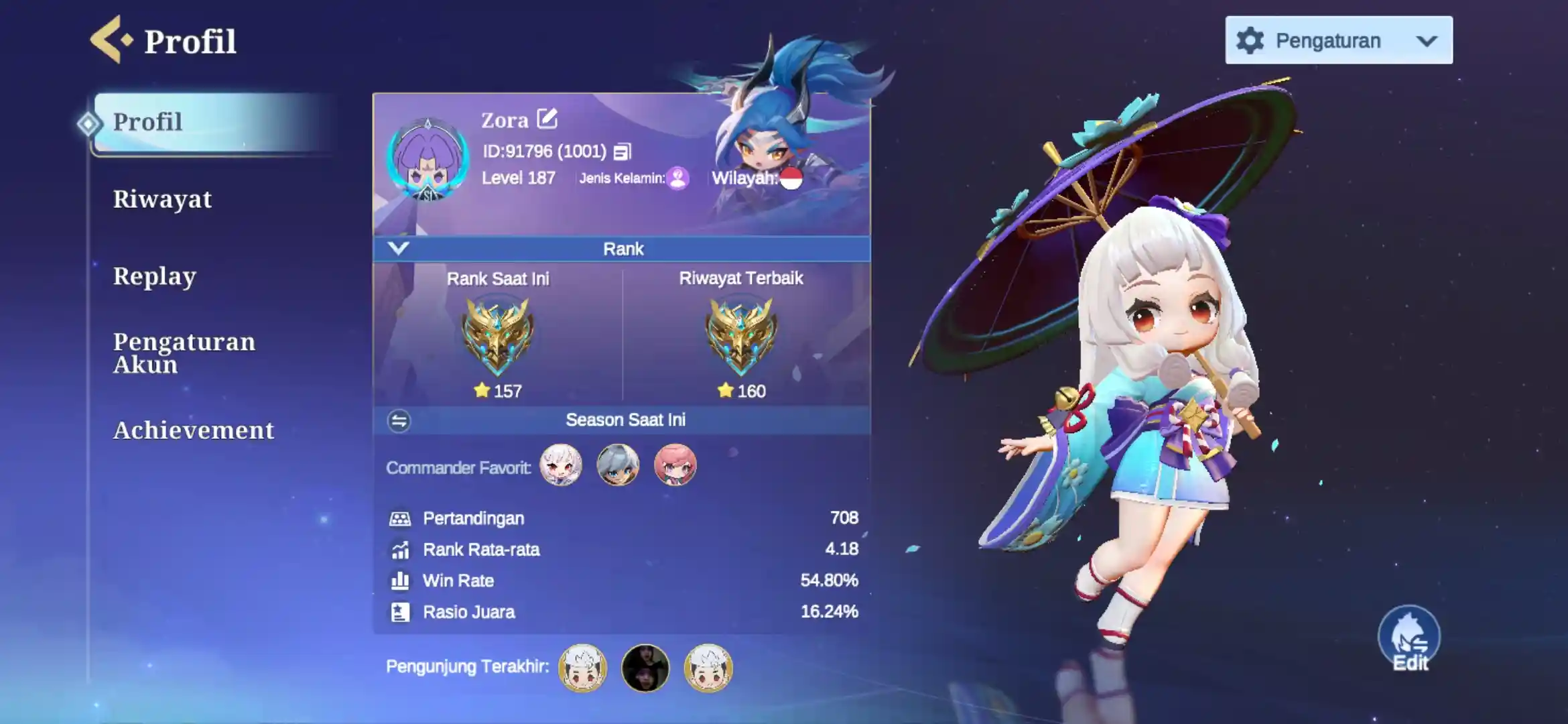Collapse the Rank section arrow
The height and width of the screenshot is (724, 1568).
(398, 249)
